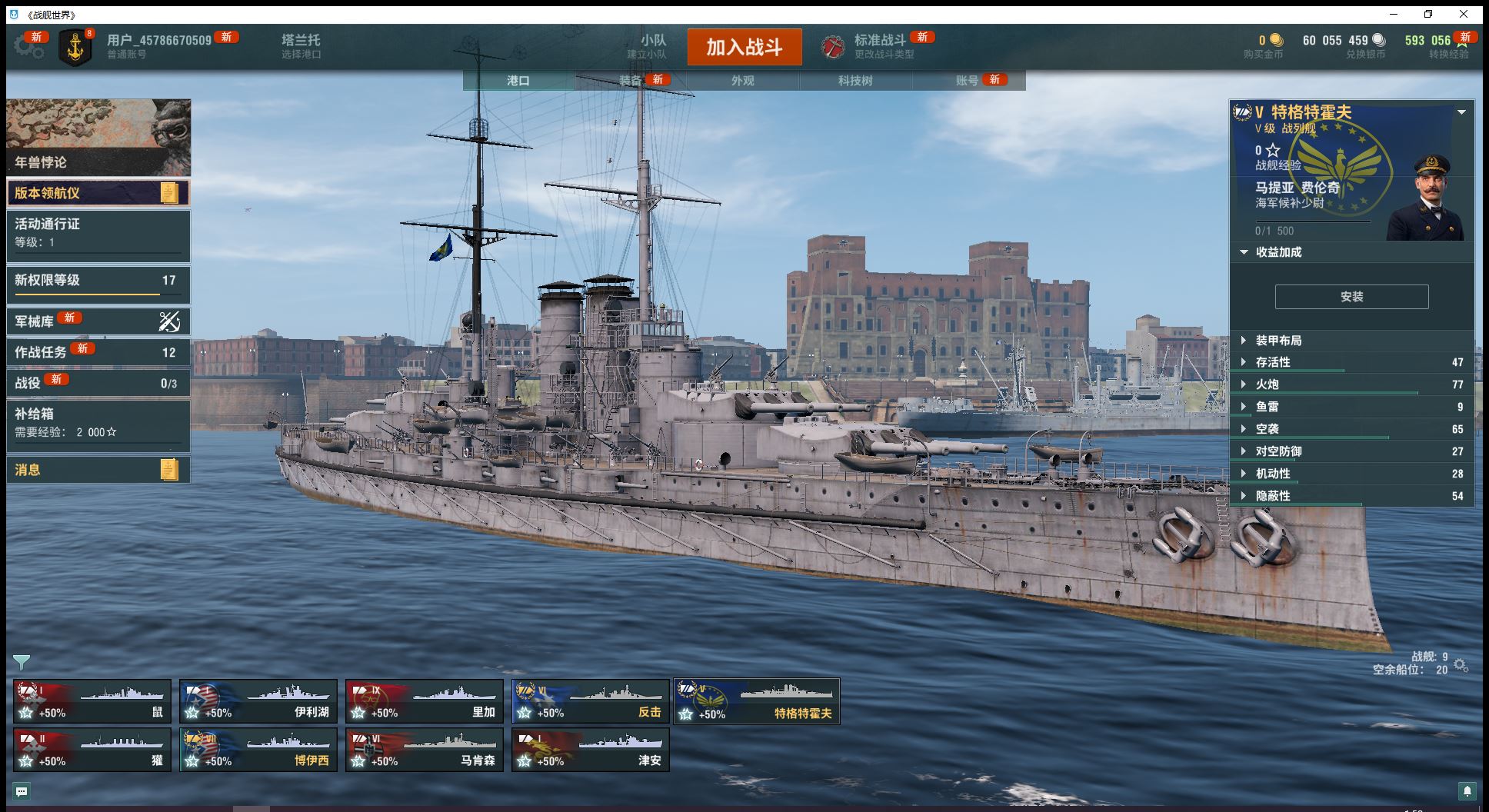Expand the 火炮 artillery stats
The width and height of the screenshot is (1489, 812).
coord(1267,384)
